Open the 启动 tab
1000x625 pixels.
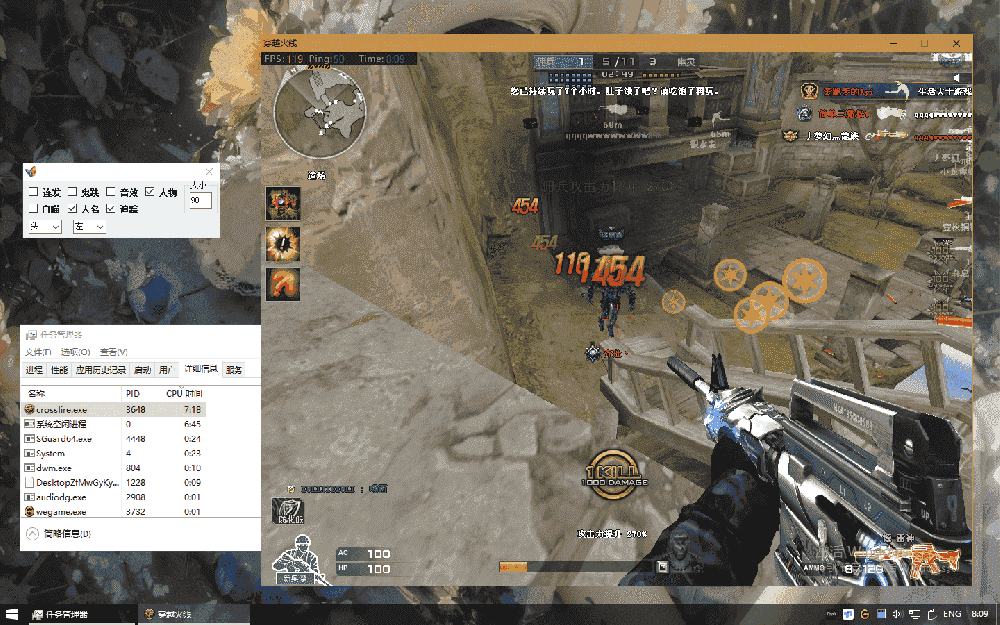coord(142,370)
